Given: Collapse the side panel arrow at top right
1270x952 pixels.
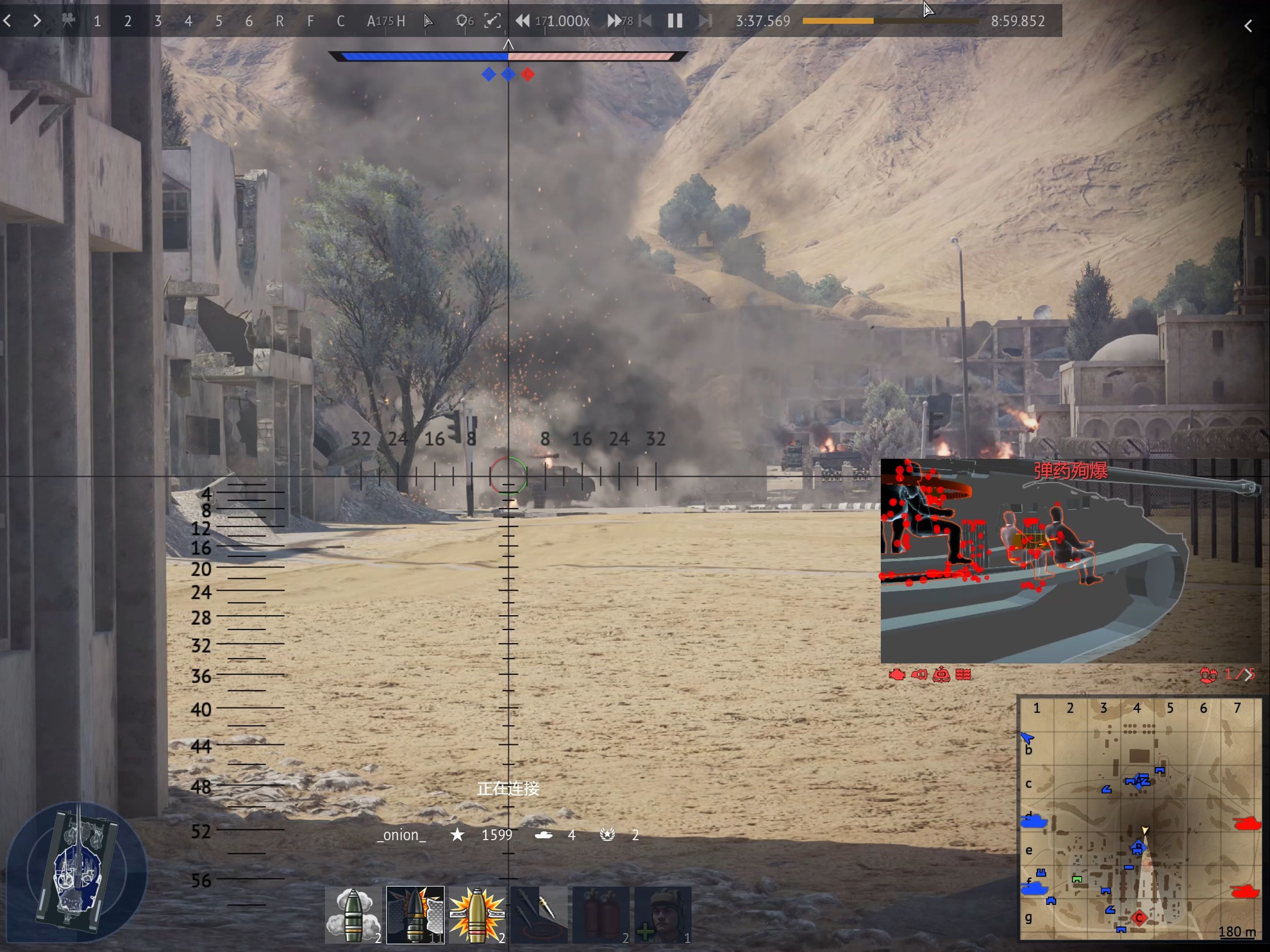Looking at the screenshot, I should pyautogui.click(x=1248, y=26).
